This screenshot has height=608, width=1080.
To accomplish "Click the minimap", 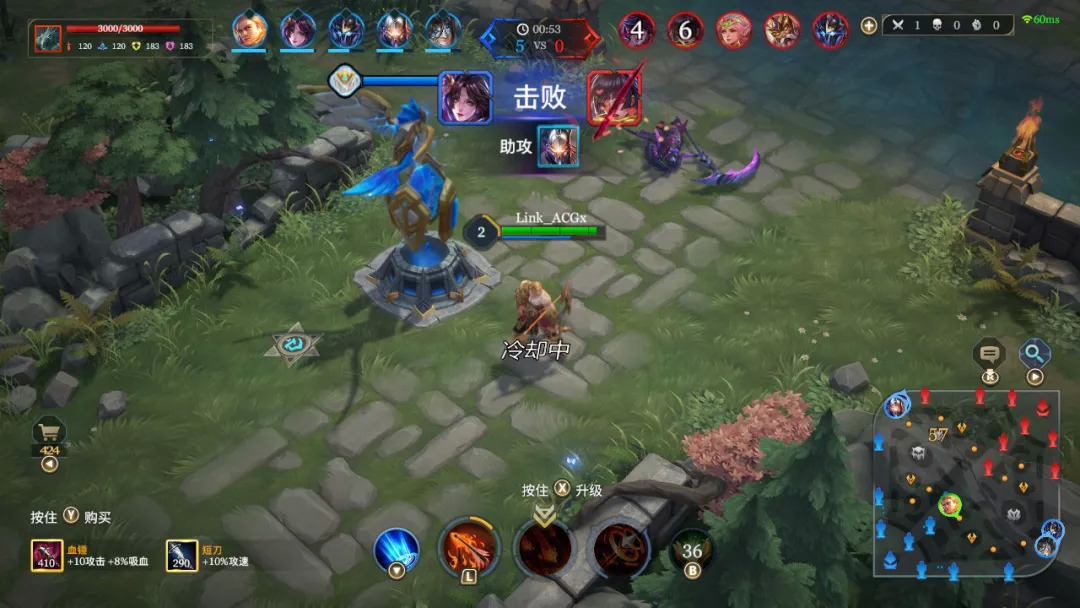I will click(x=968, y=485).
